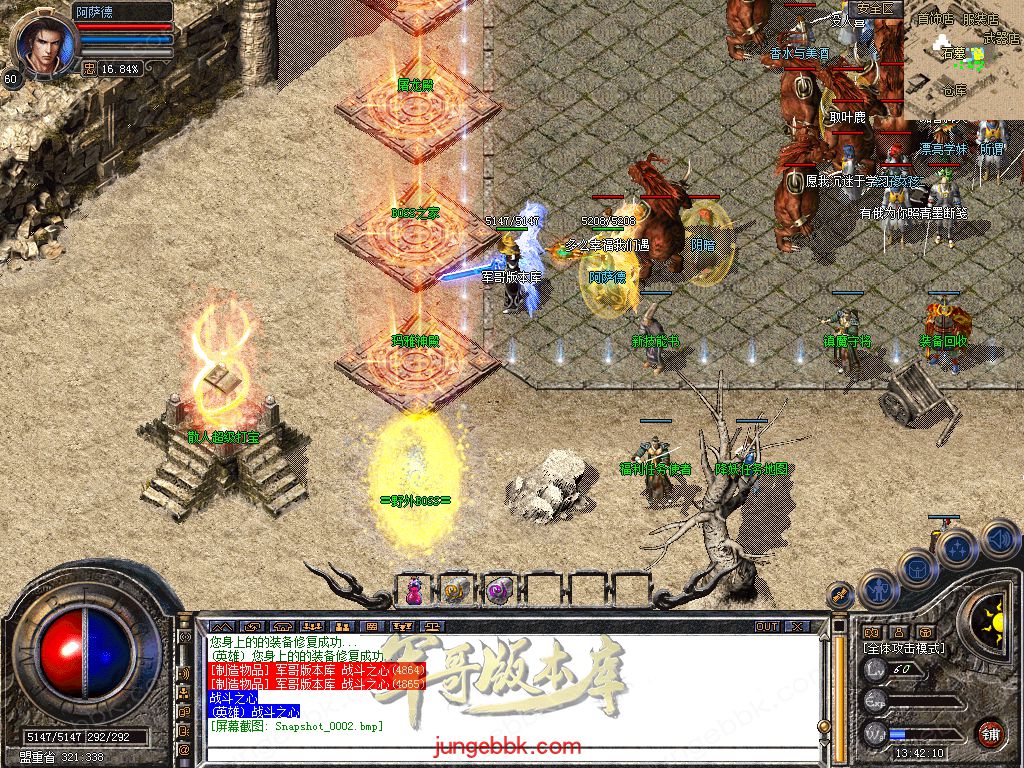Click the hero portrait of 阿萨德

40,45
